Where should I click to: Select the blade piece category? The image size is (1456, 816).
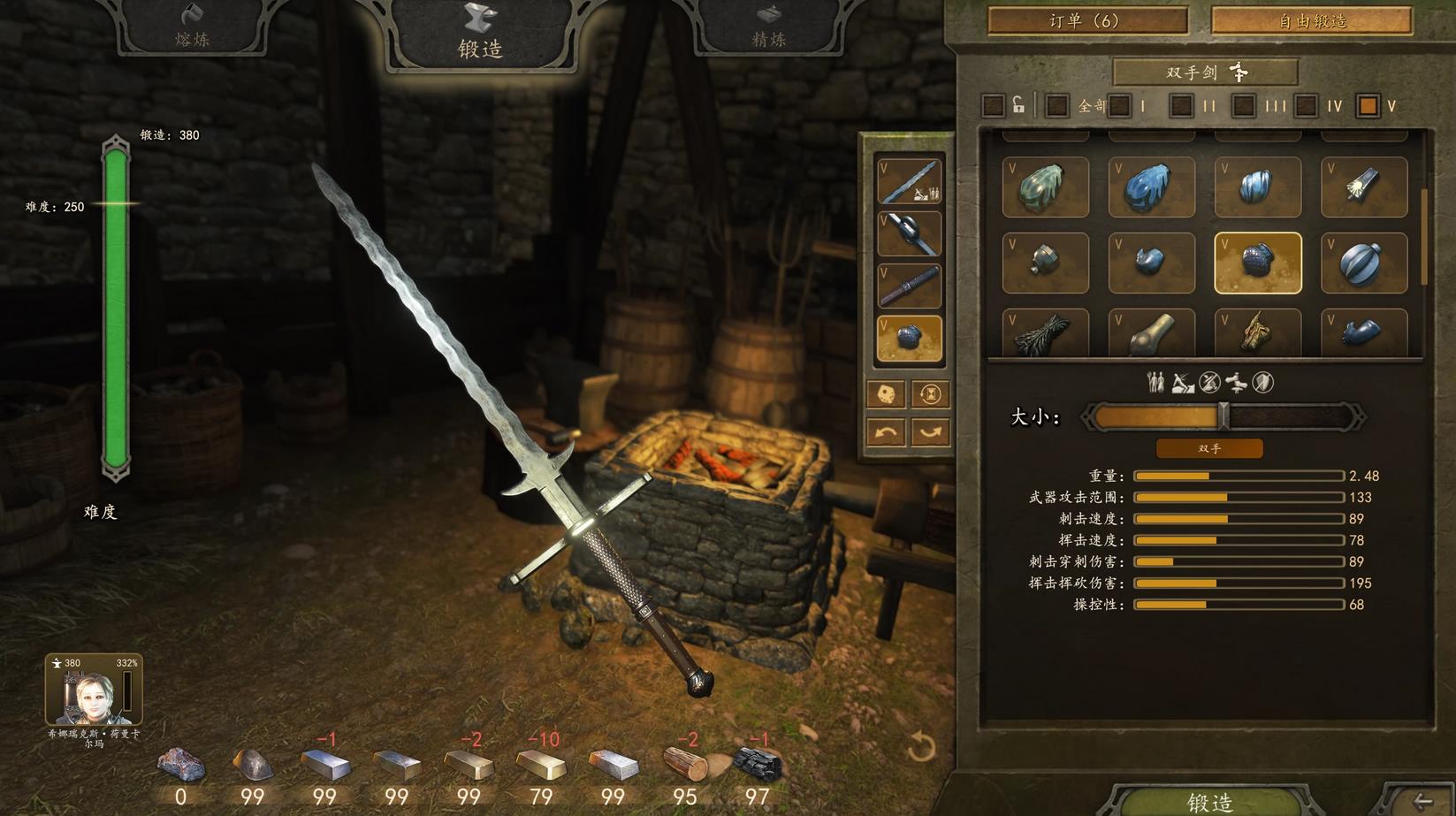[x=909, y=181]
